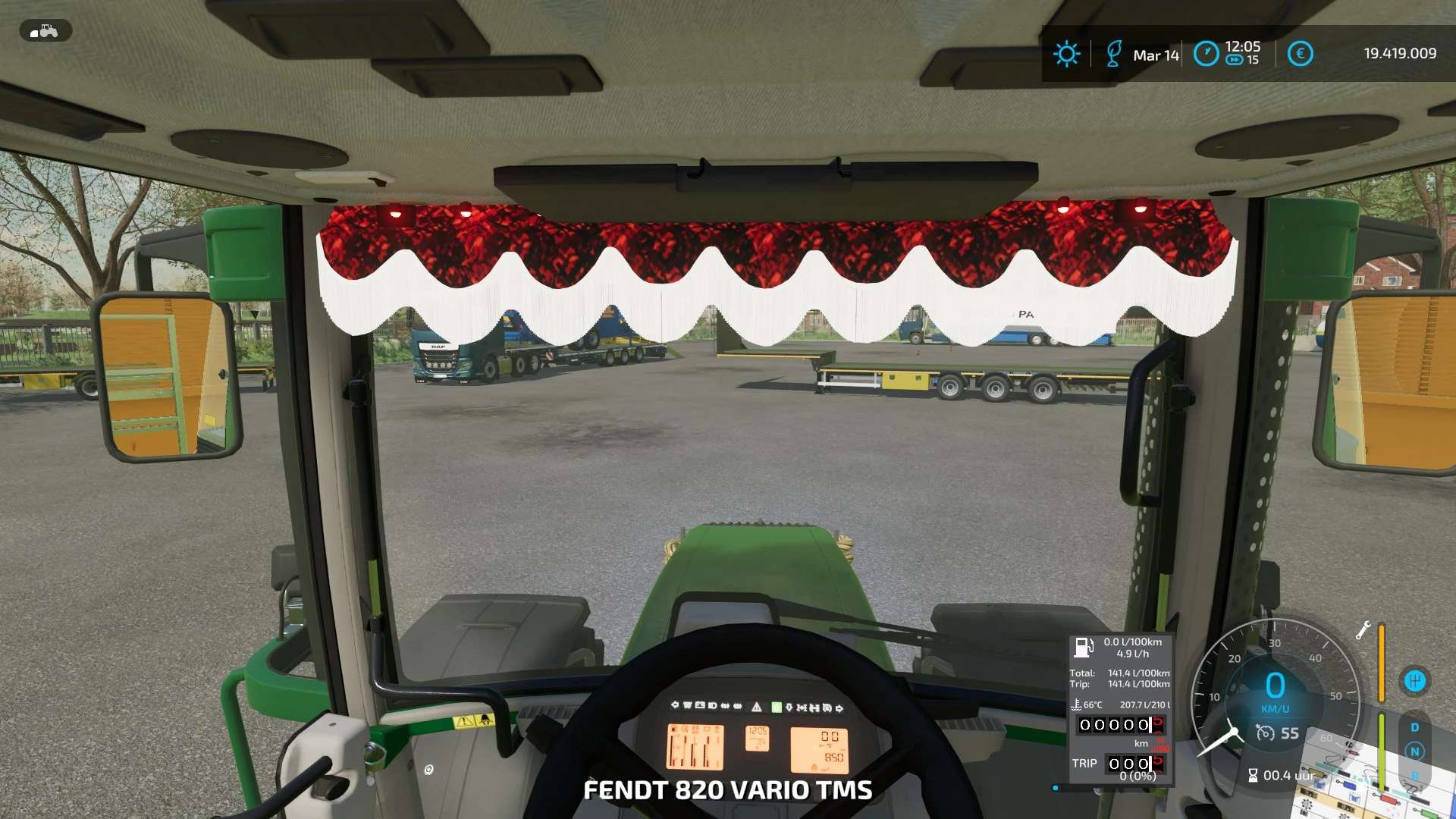The image size is (1456, 819).
Task: Click the fuel pump icon
Action: pyautogui.click(x=1083, y=648)
